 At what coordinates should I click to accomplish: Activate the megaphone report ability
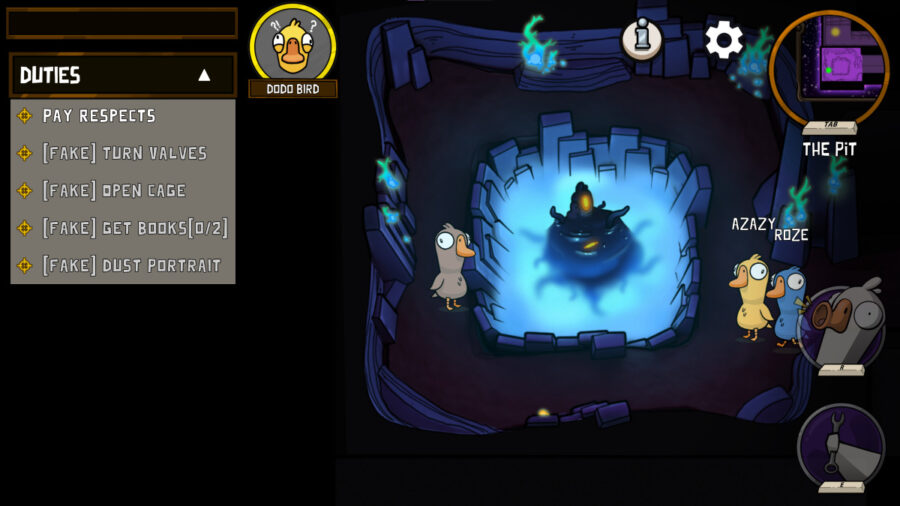(842, 328)
